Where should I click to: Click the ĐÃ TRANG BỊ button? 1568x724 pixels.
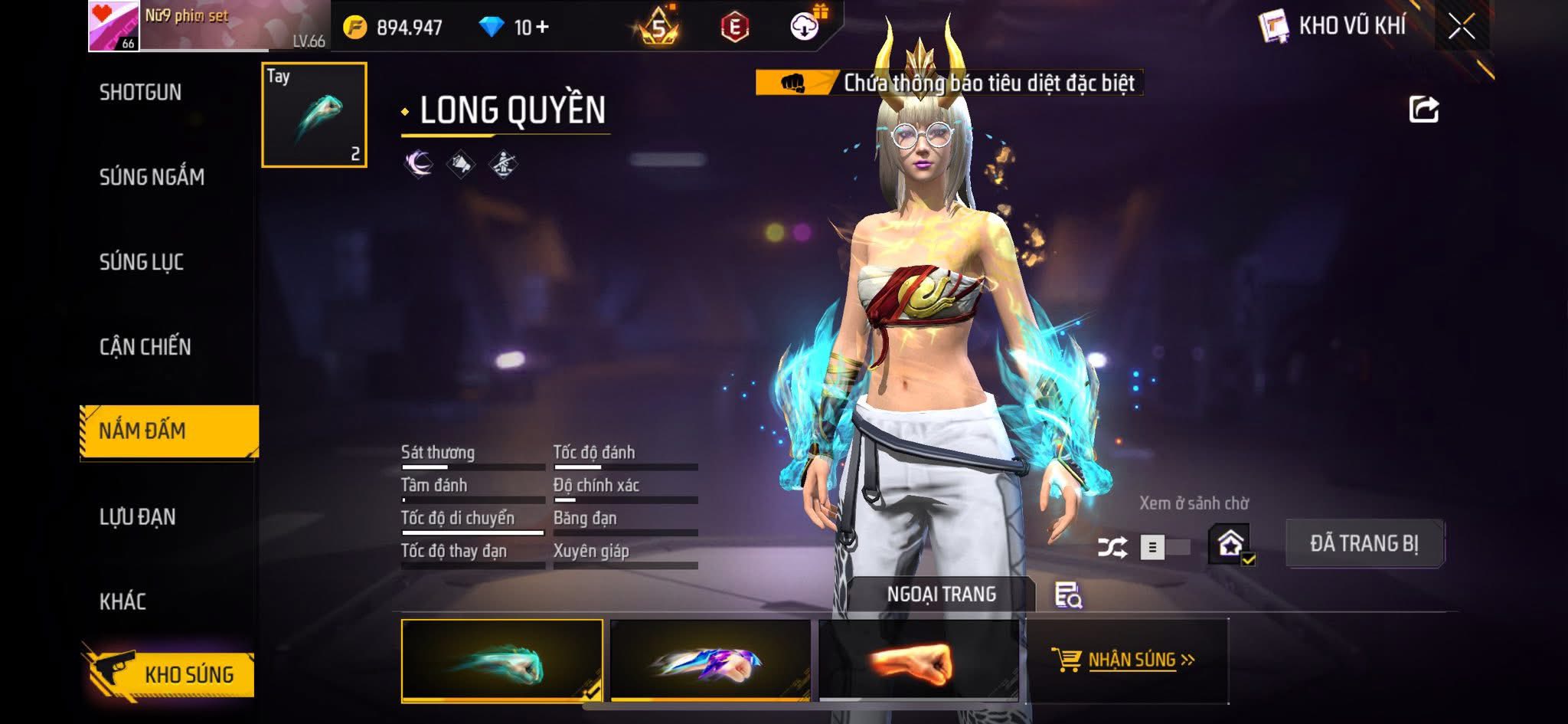pyautogui.click(x=1364, y=544)
